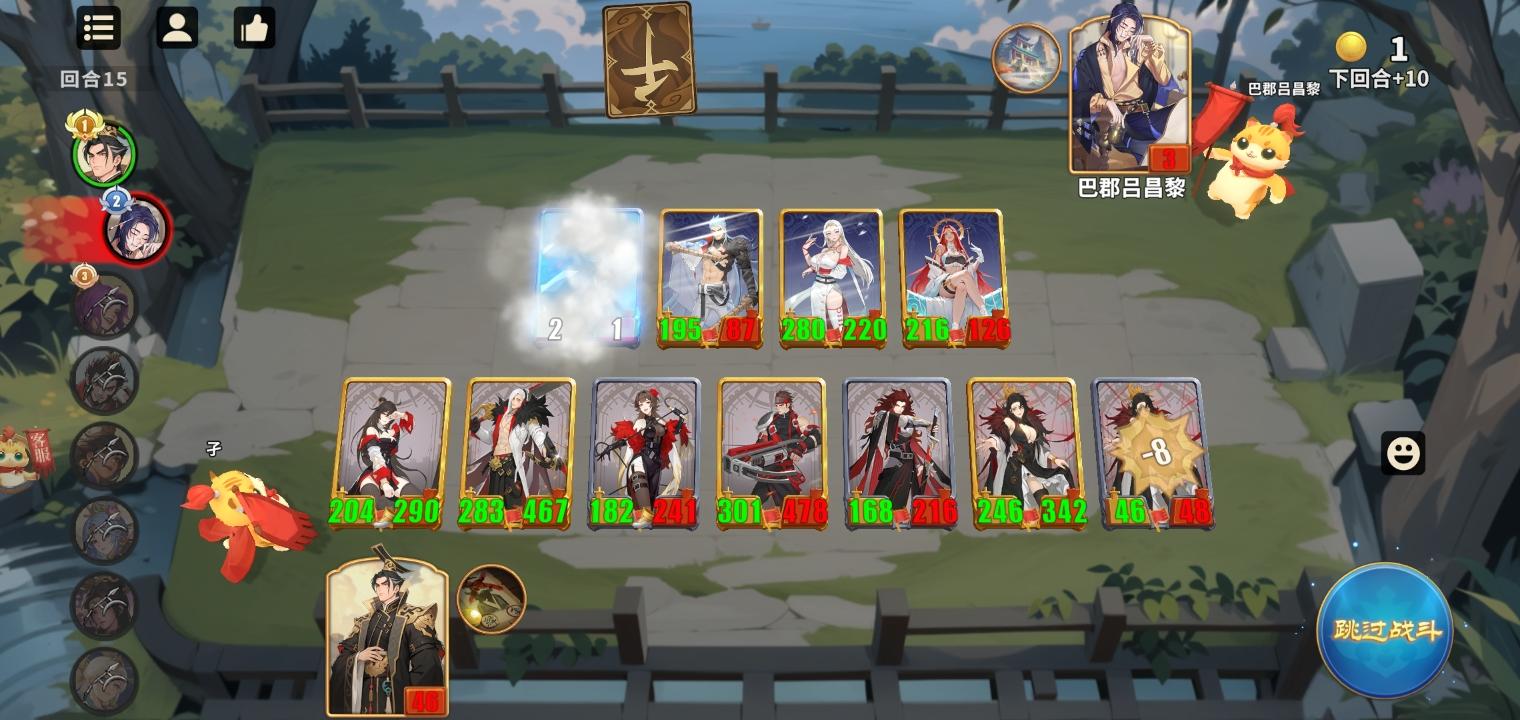Open the pagoda building icon near top right
This screenshot has width=1520, height=720.
coord(1027,57)
